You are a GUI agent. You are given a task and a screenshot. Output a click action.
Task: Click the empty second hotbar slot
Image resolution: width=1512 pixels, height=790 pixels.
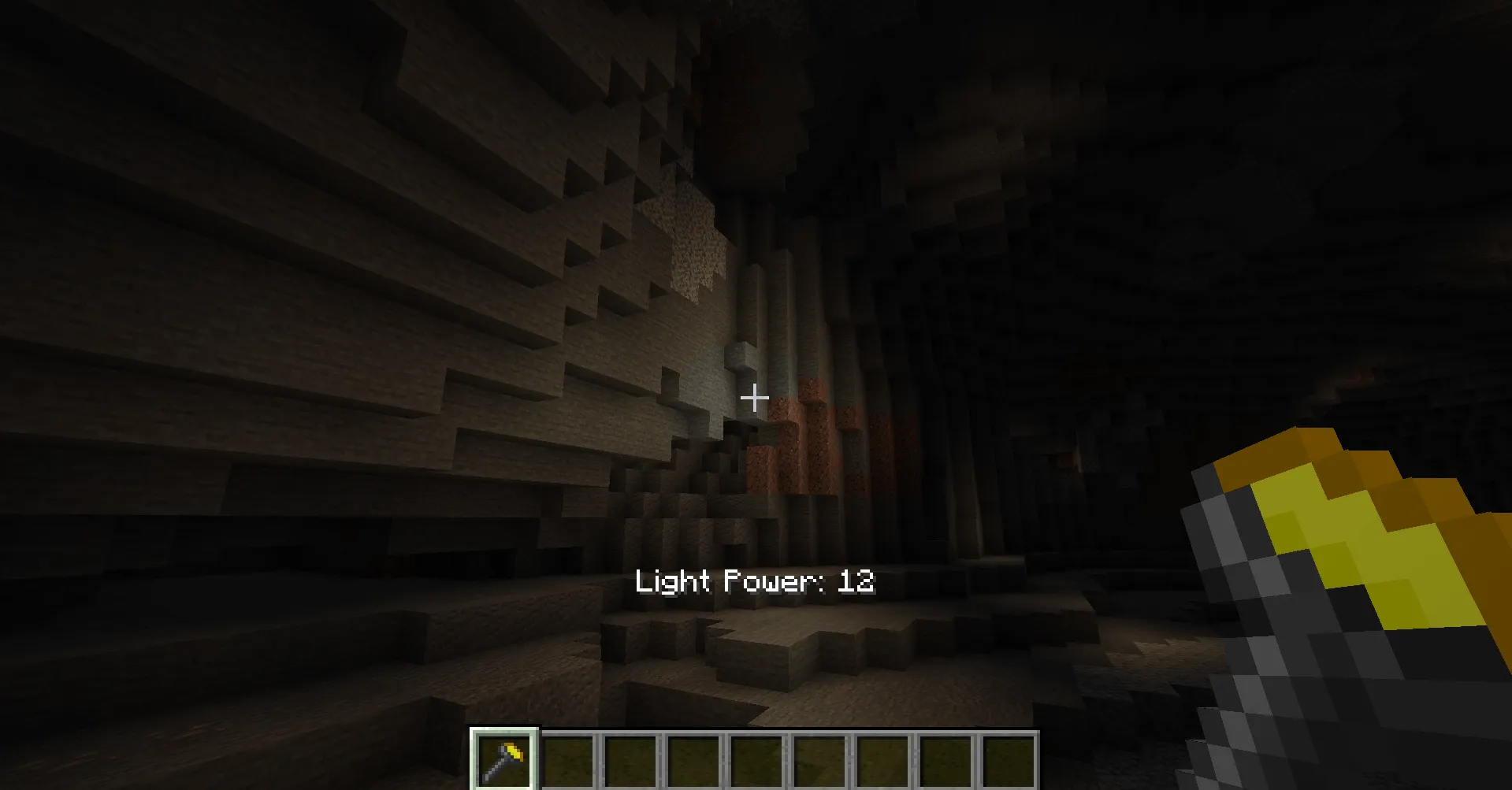567,760
